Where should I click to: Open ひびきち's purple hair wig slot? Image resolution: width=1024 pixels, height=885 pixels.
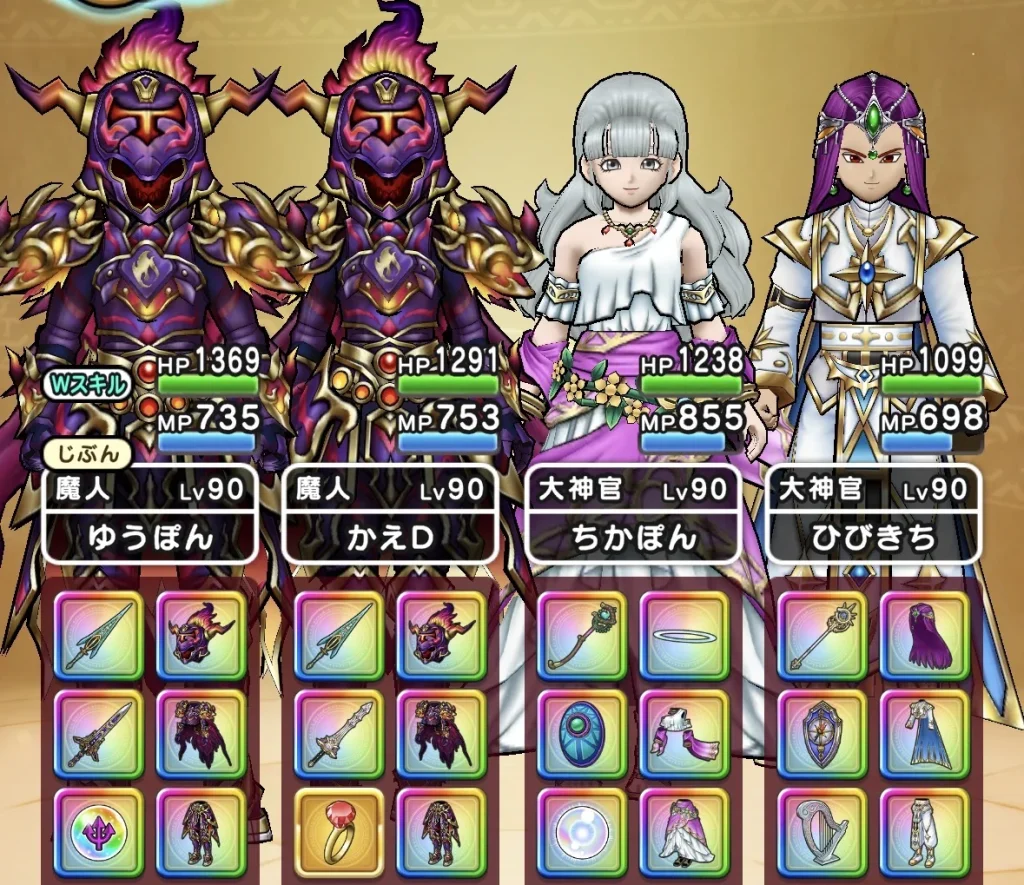925,635
